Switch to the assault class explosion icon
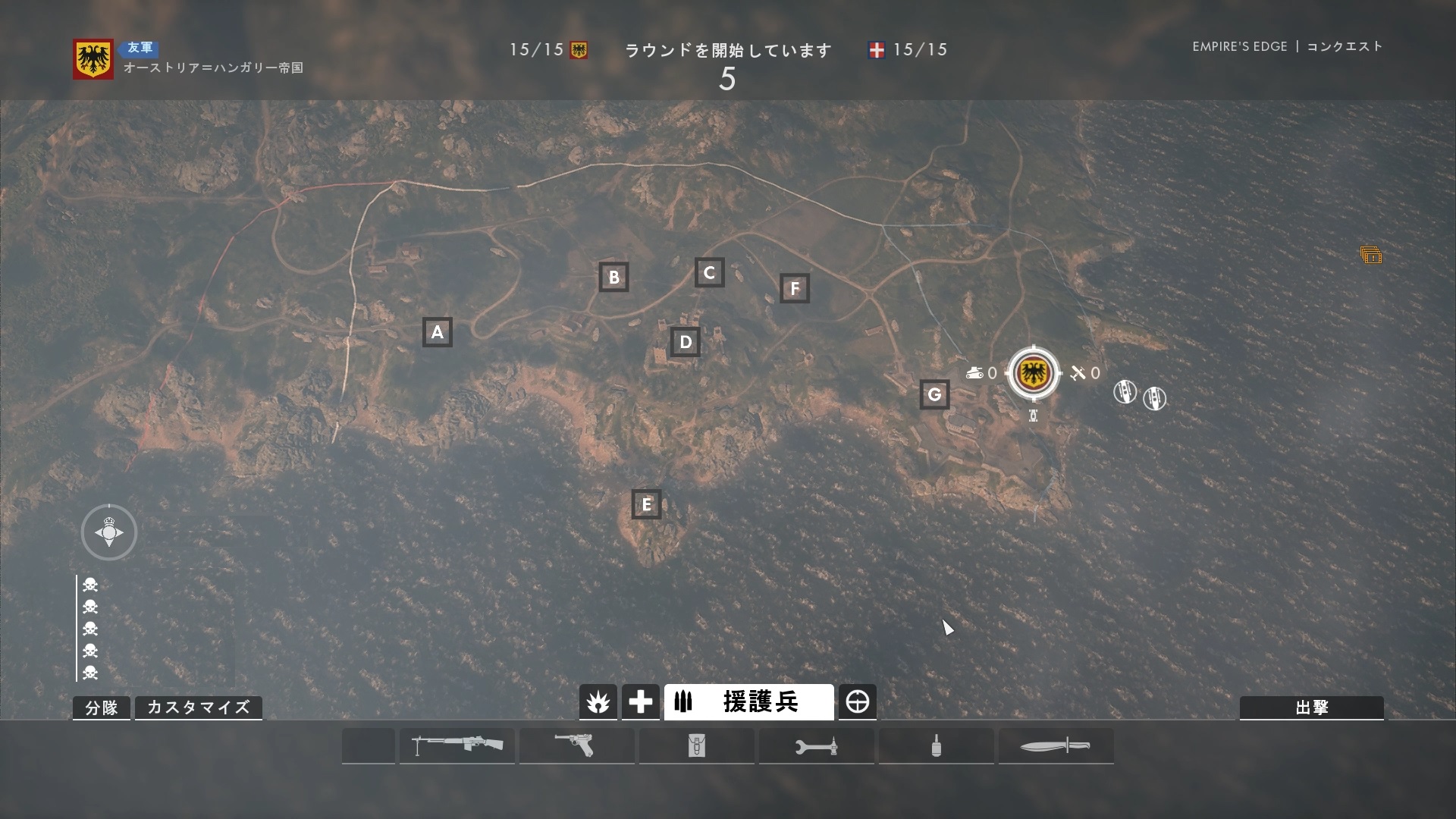The width and height of the screenshot is (1456, 819). [598, 702]
